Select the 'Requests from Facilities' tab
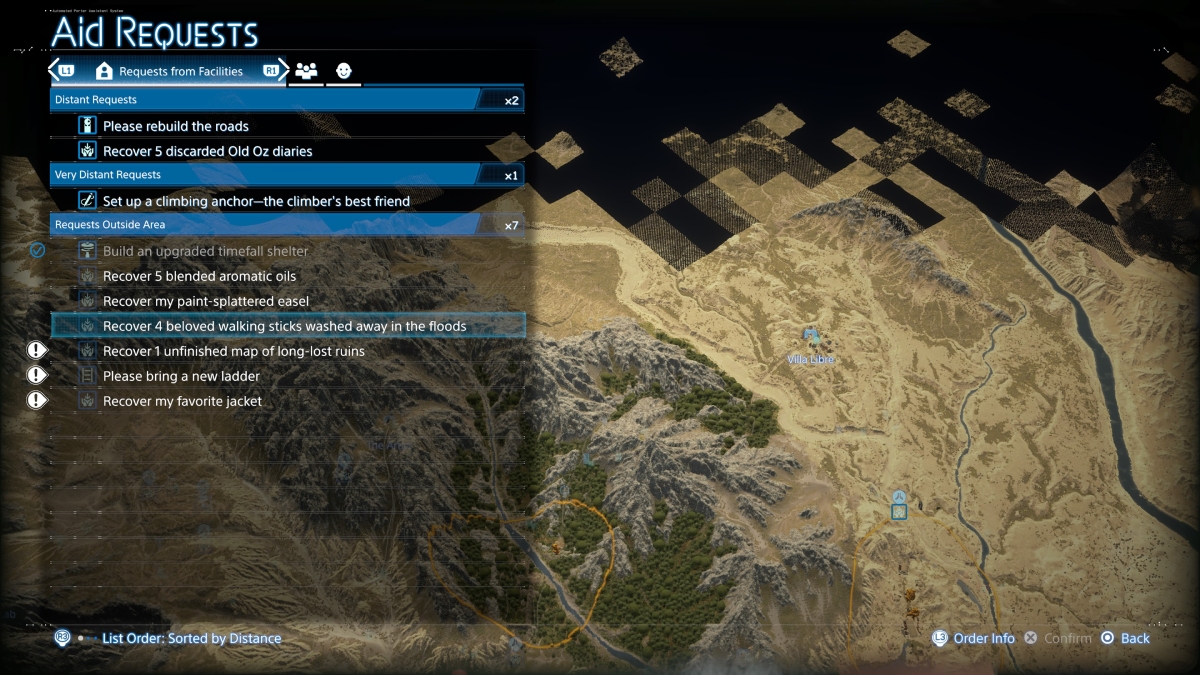The width and height of the screenshot is (1200, 675). click(170, 72)
